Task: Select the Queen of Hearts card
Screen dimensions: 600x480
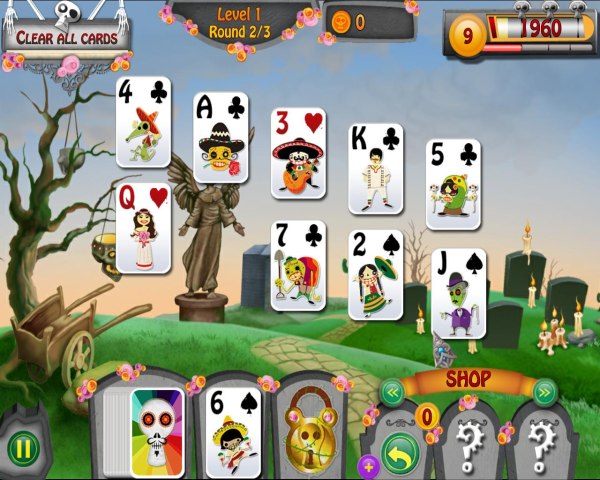Action: pyautogui.click(x=143, y=227)
